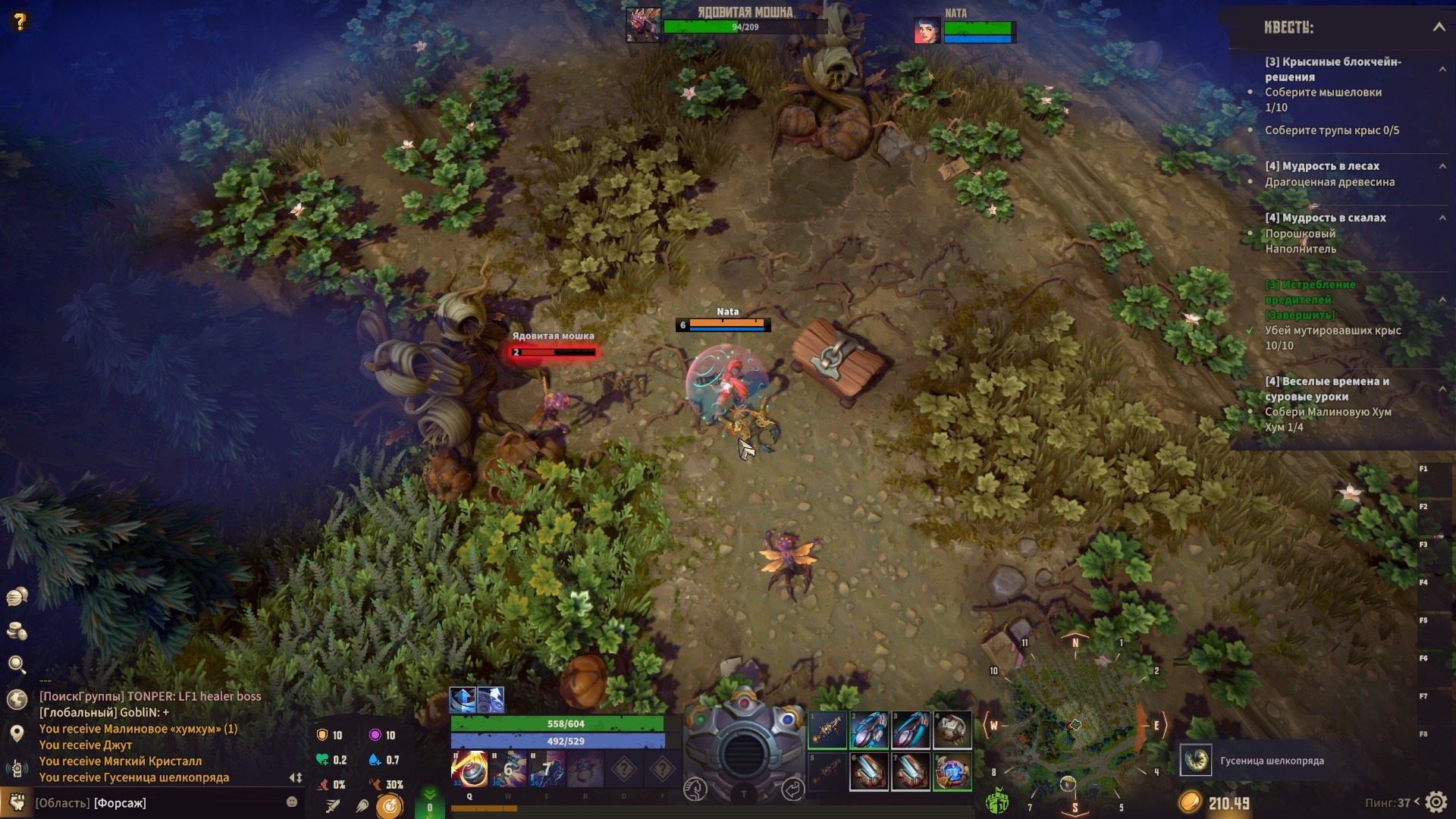The height and width of the screenshot is (819, 1456).
Task: Open the chat emoji picker
Action: (292, 802)
